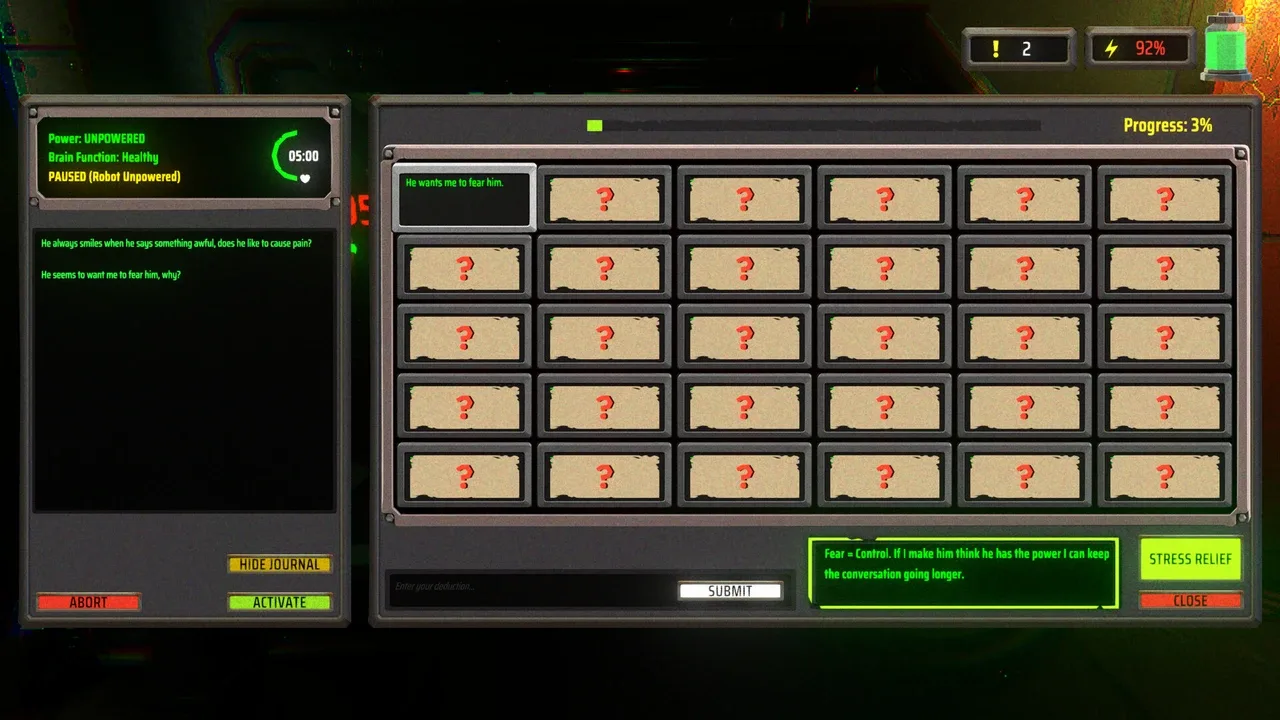Click the ABORT button
Viewport: 1280px width, 720px height.
coord(88,602)
